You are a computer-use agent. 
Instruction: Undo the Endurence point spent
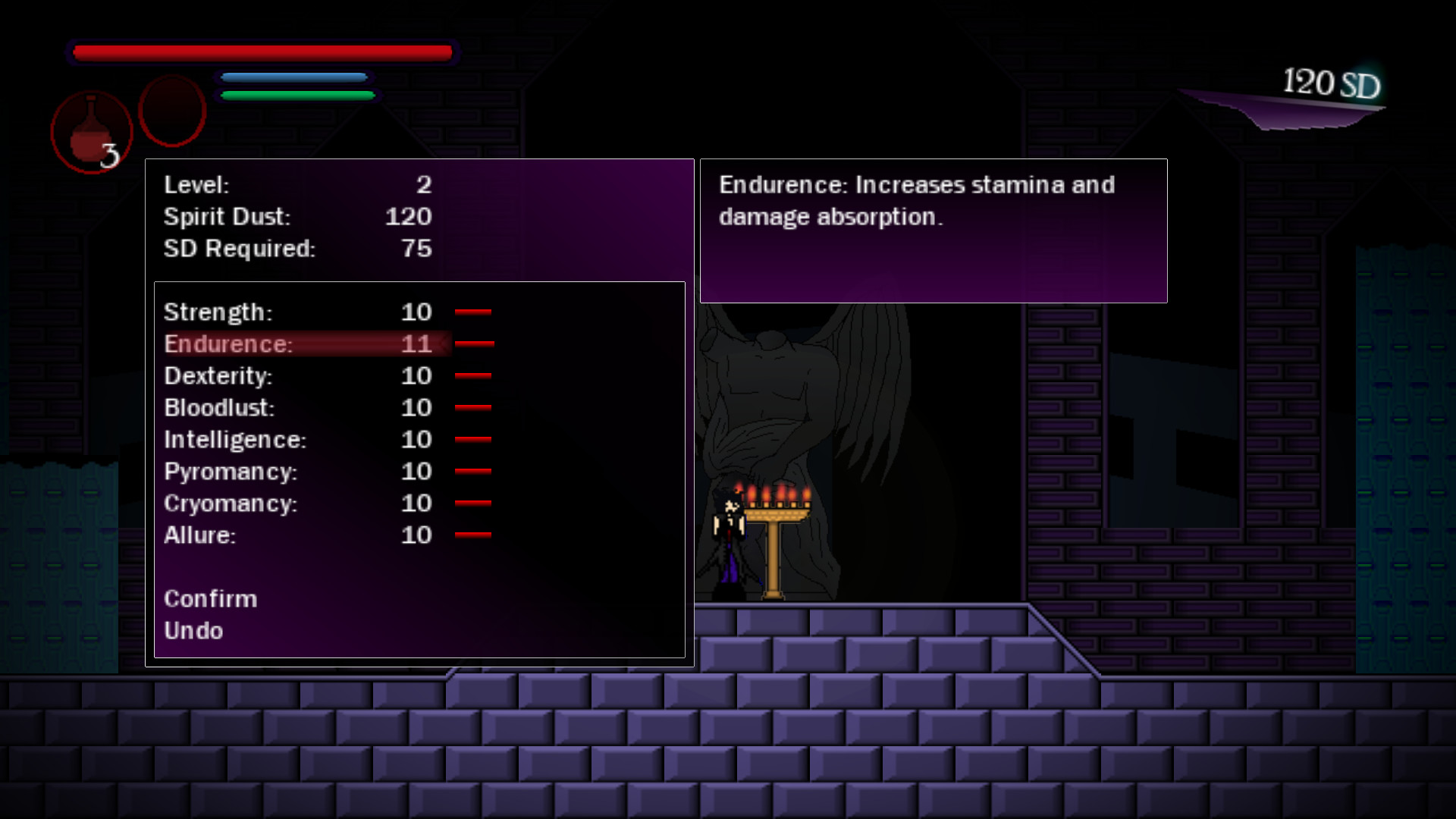point(193,630)
